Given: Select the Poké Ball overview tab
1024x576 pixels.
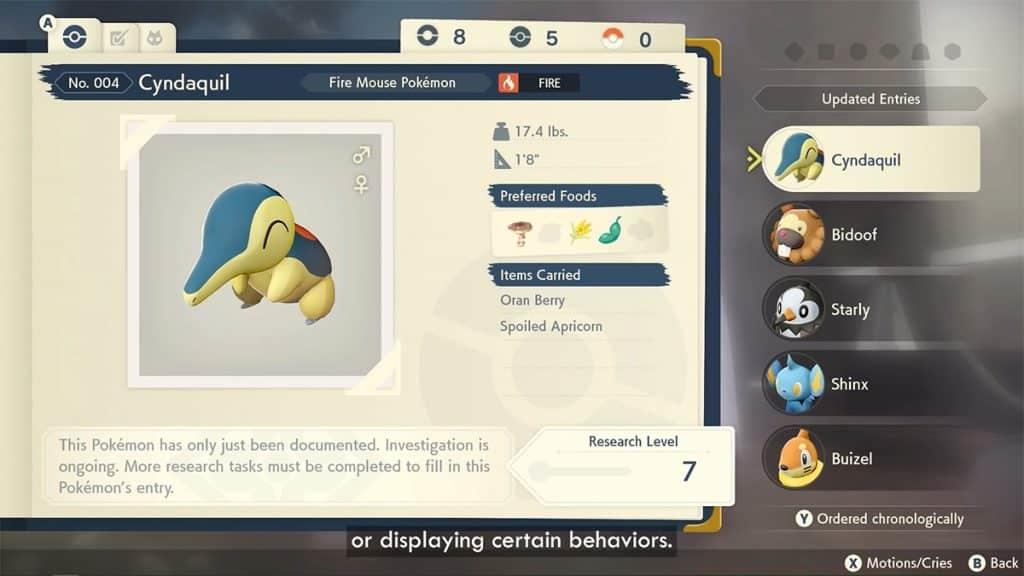Looking at the screenshot, I should coord(74,37).
